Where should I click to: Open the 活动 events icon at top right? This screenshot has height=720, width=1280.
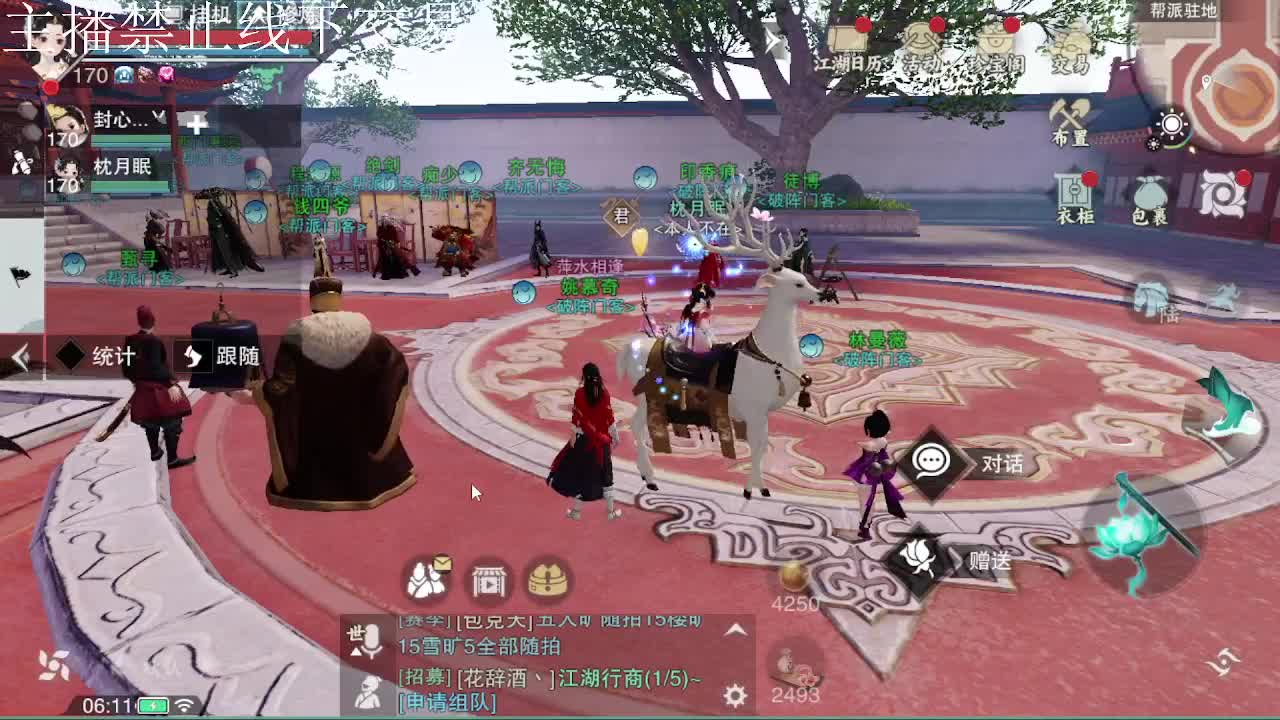coord(921,42)
